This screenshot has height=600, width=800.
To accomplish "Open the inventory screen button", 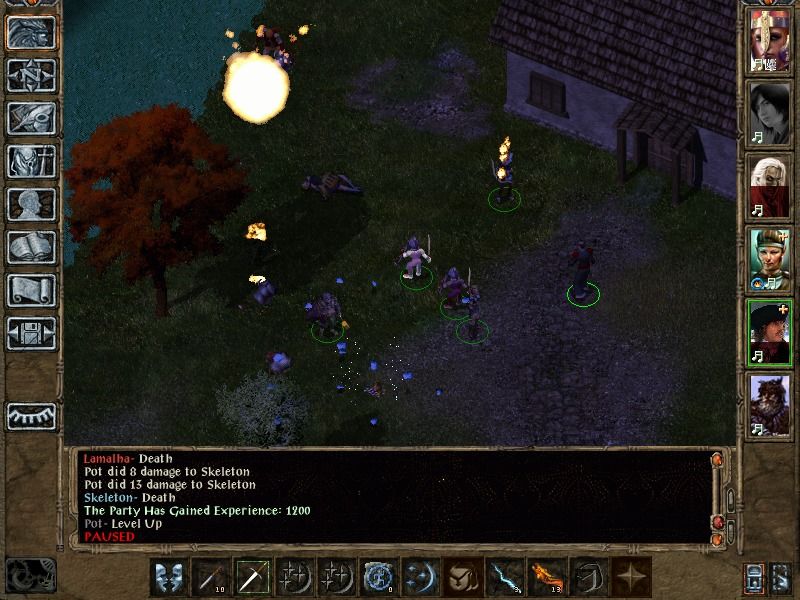I will click(30, 161).
